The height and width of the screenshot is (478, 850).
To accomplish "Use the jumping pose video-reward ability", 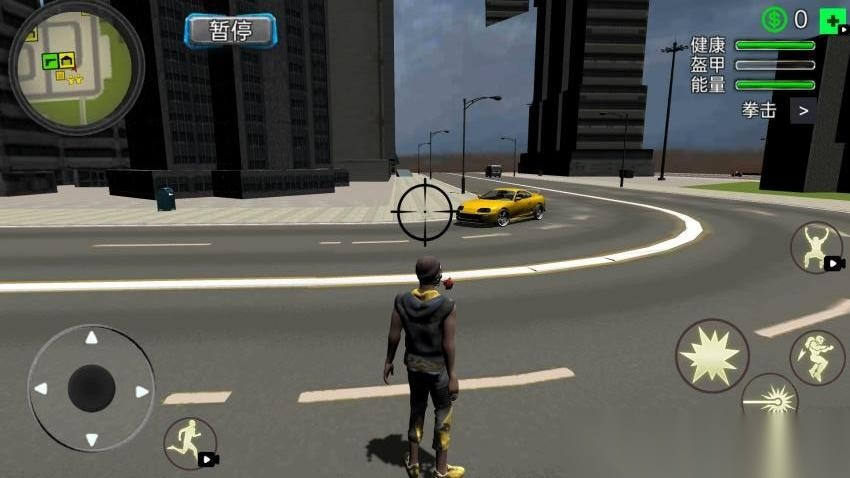I will click(x=816, y=247).
